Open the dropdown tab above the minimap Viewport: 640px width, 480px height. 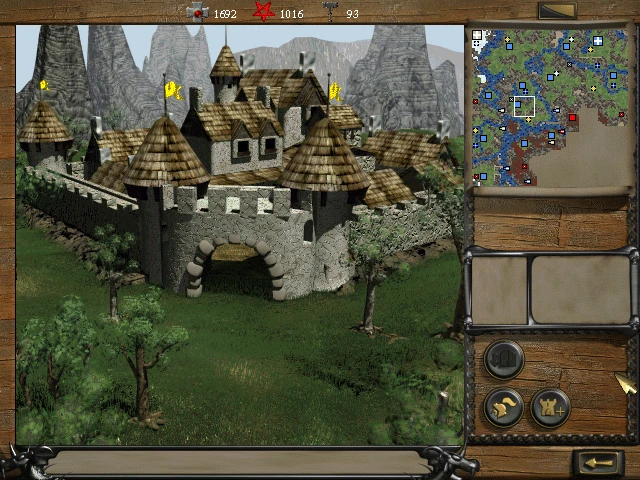tap(557, 11)
